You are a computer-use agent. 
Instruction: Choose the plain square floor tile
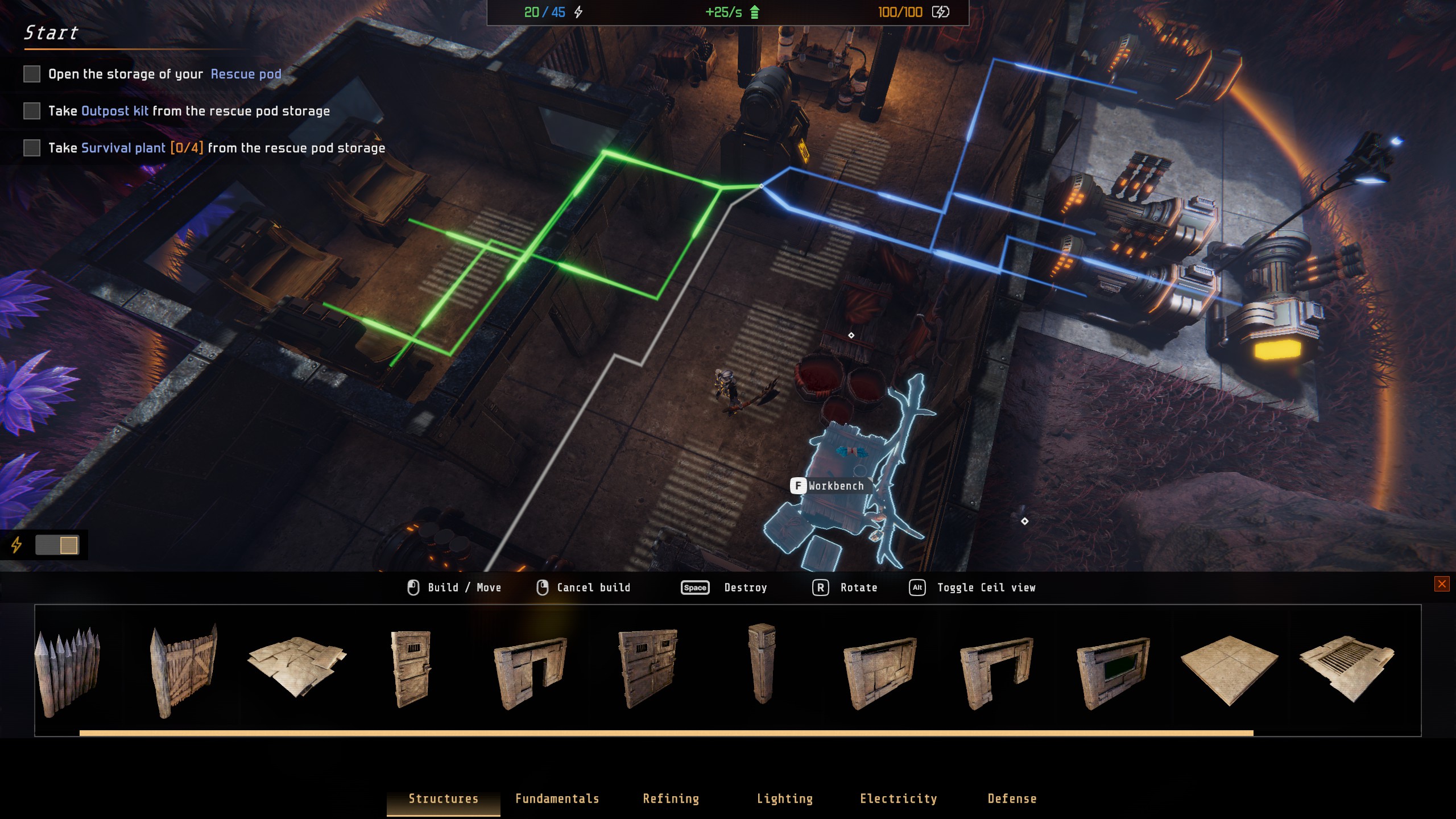pos(1229,669)
